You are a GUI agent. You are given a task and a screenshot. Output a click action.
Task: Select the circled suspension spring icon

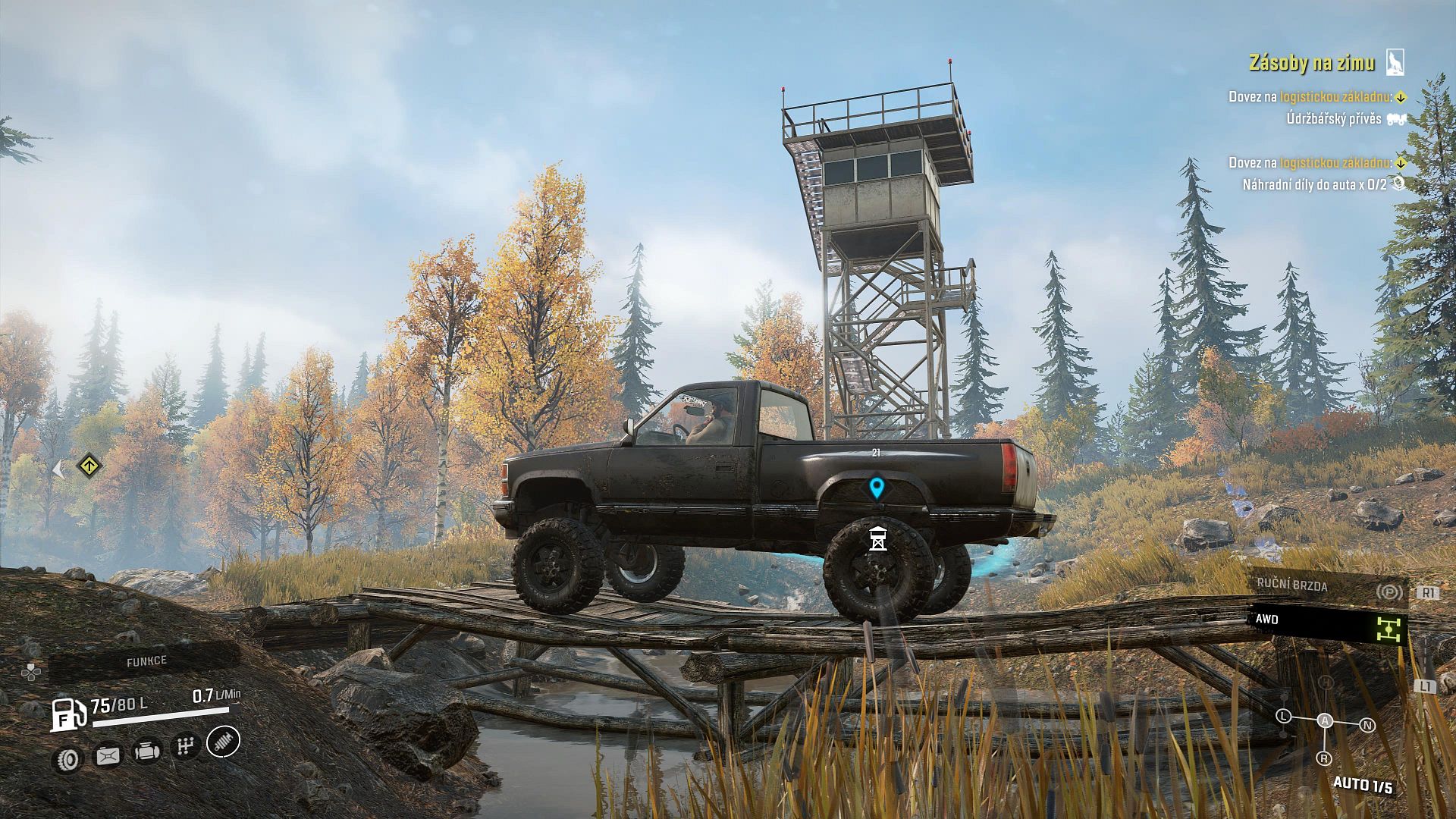(223, 742)
